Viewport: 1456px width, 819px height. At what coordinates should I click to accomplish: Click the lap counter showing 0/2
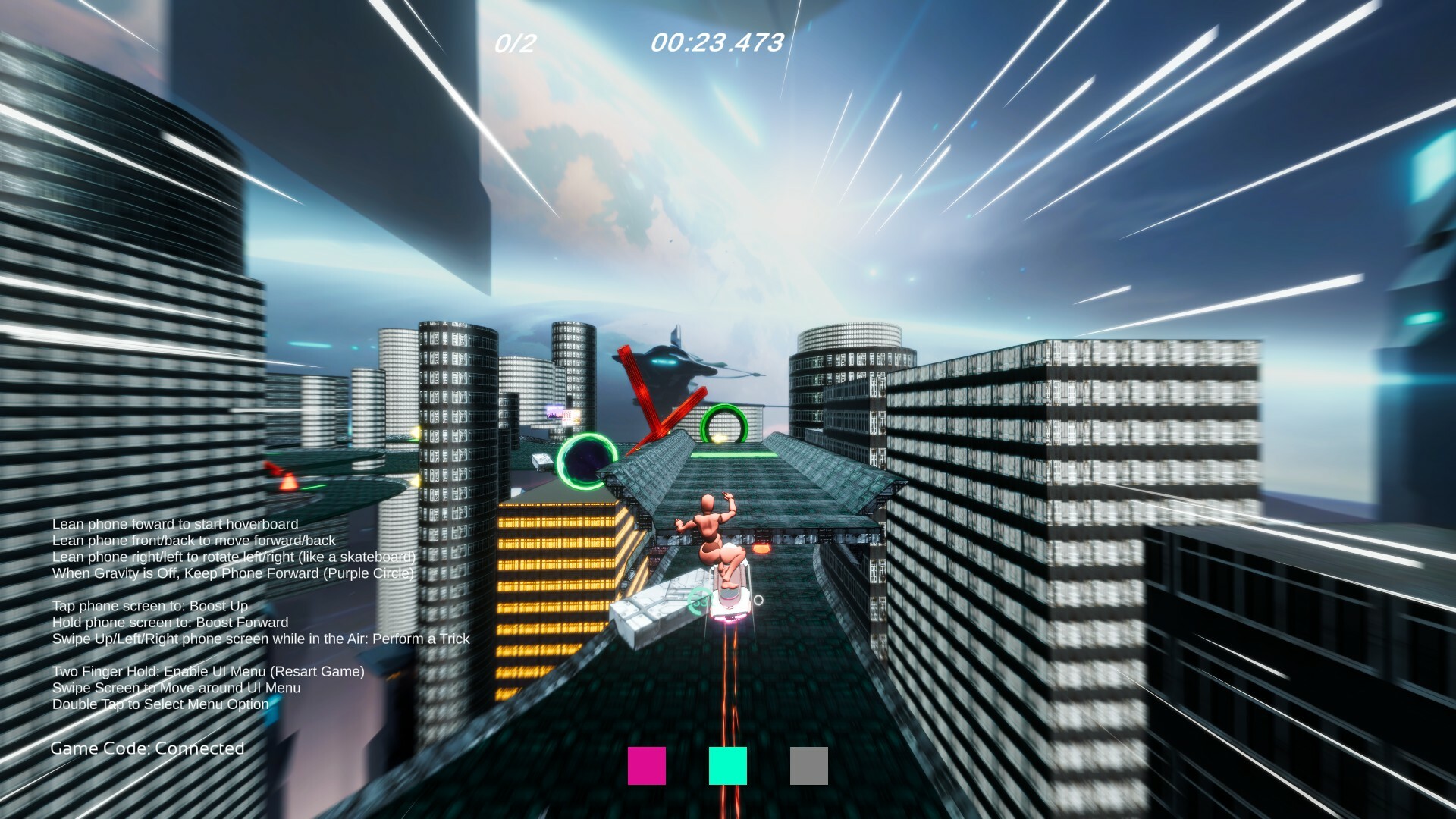[513, 43]
